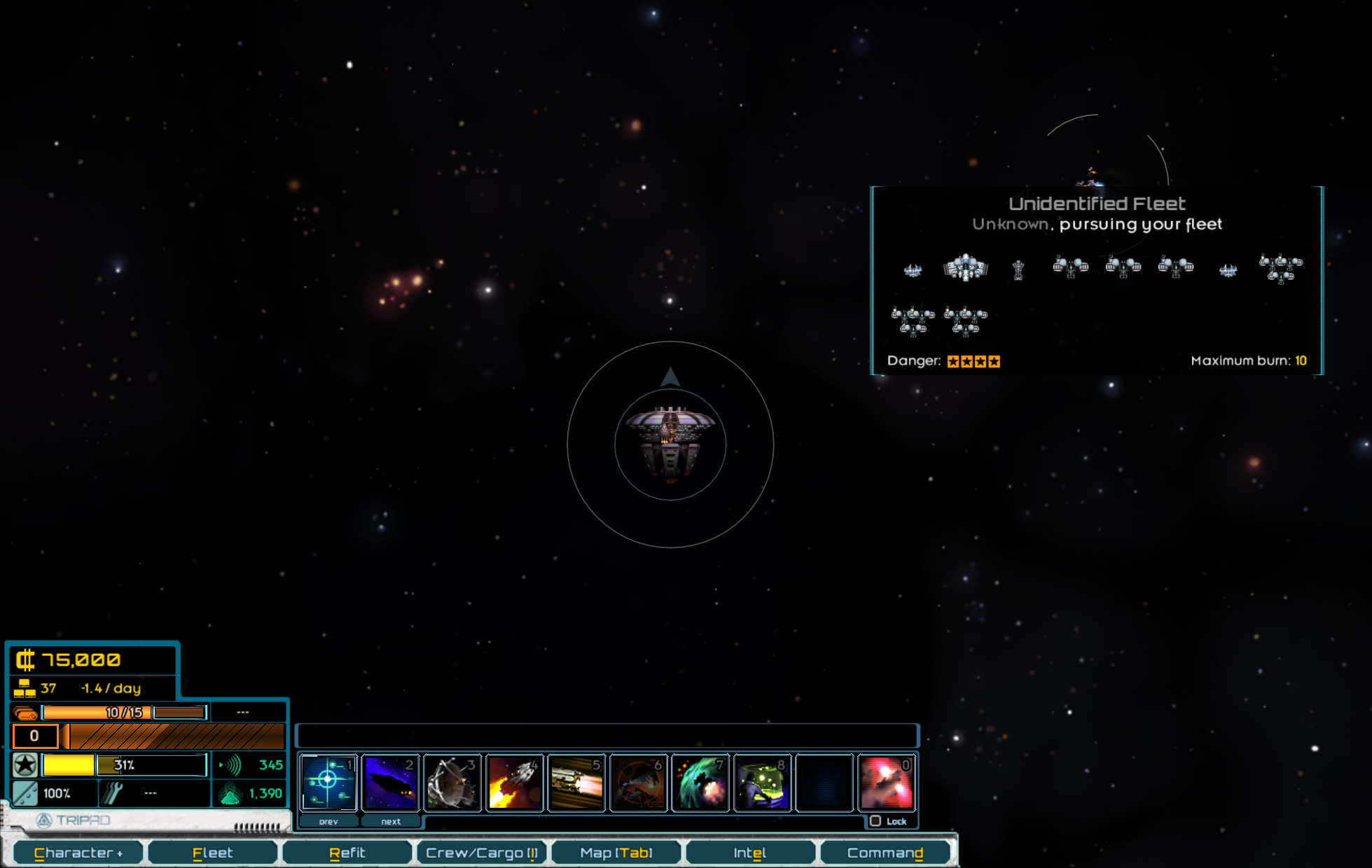Open the Character screen
This screenshot has width=1372, height=868.
78,853
